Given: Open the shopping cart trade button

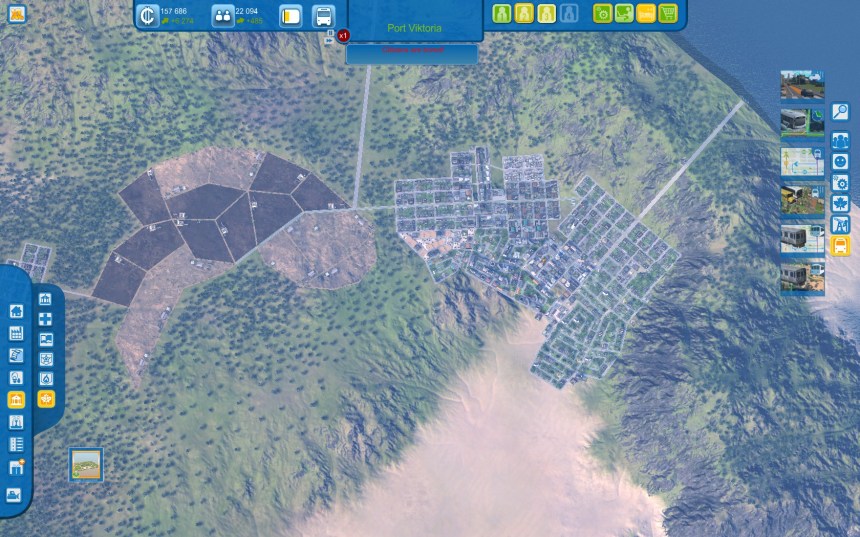Looking at the screenshot, I should click(668, 14).
